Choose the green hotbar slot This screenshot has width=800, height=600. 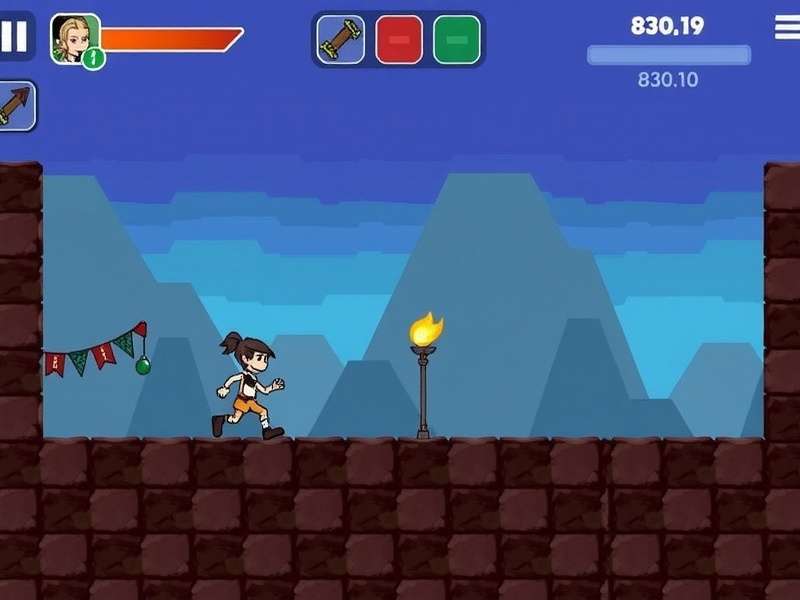click(456, 40)
